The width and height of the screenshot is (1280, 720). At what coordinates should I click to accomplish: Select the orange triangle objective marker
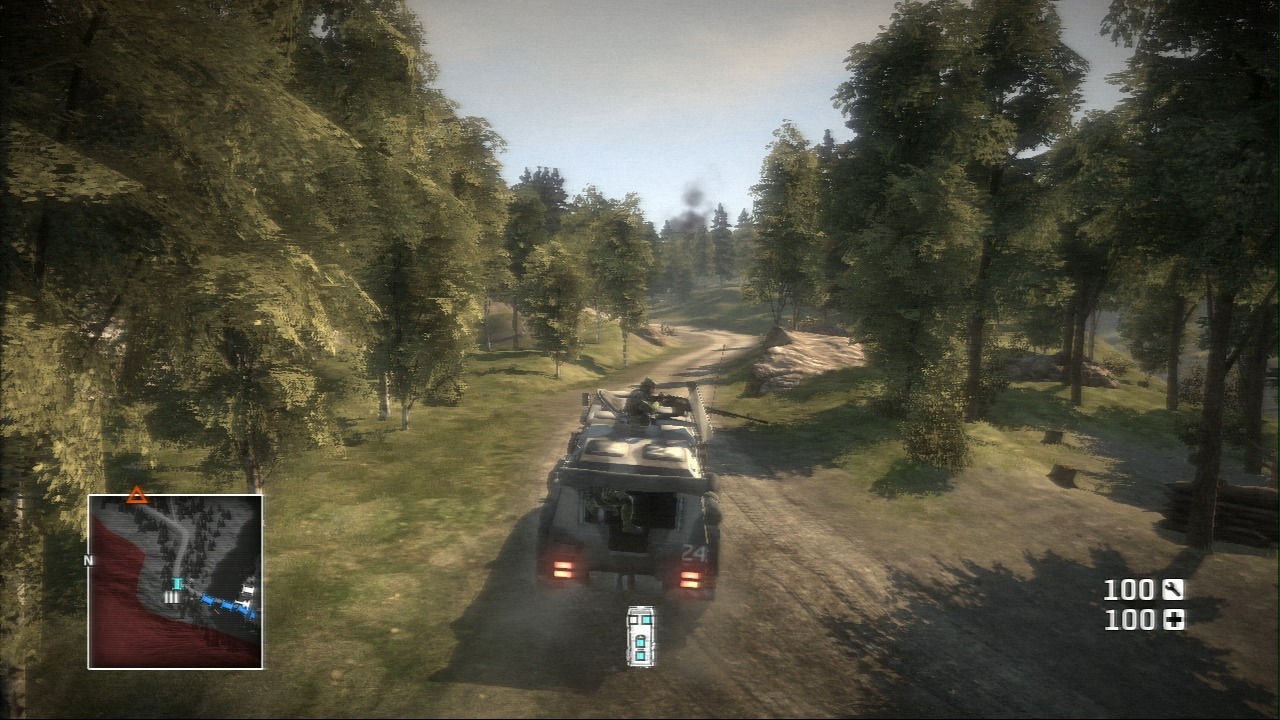point(138,494)
